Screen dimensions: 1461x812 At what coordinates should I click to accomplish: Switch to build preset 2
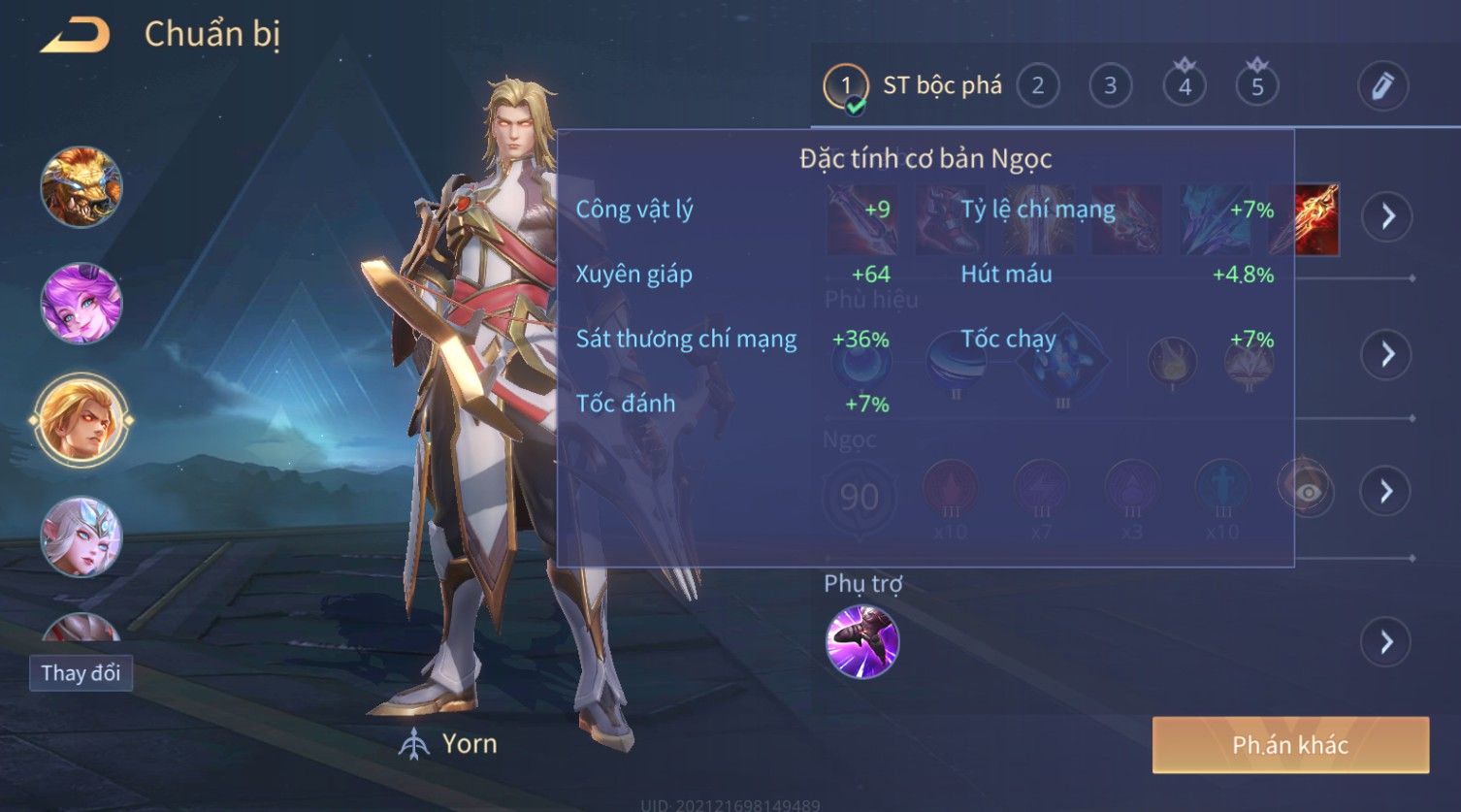pos(1037,86)
